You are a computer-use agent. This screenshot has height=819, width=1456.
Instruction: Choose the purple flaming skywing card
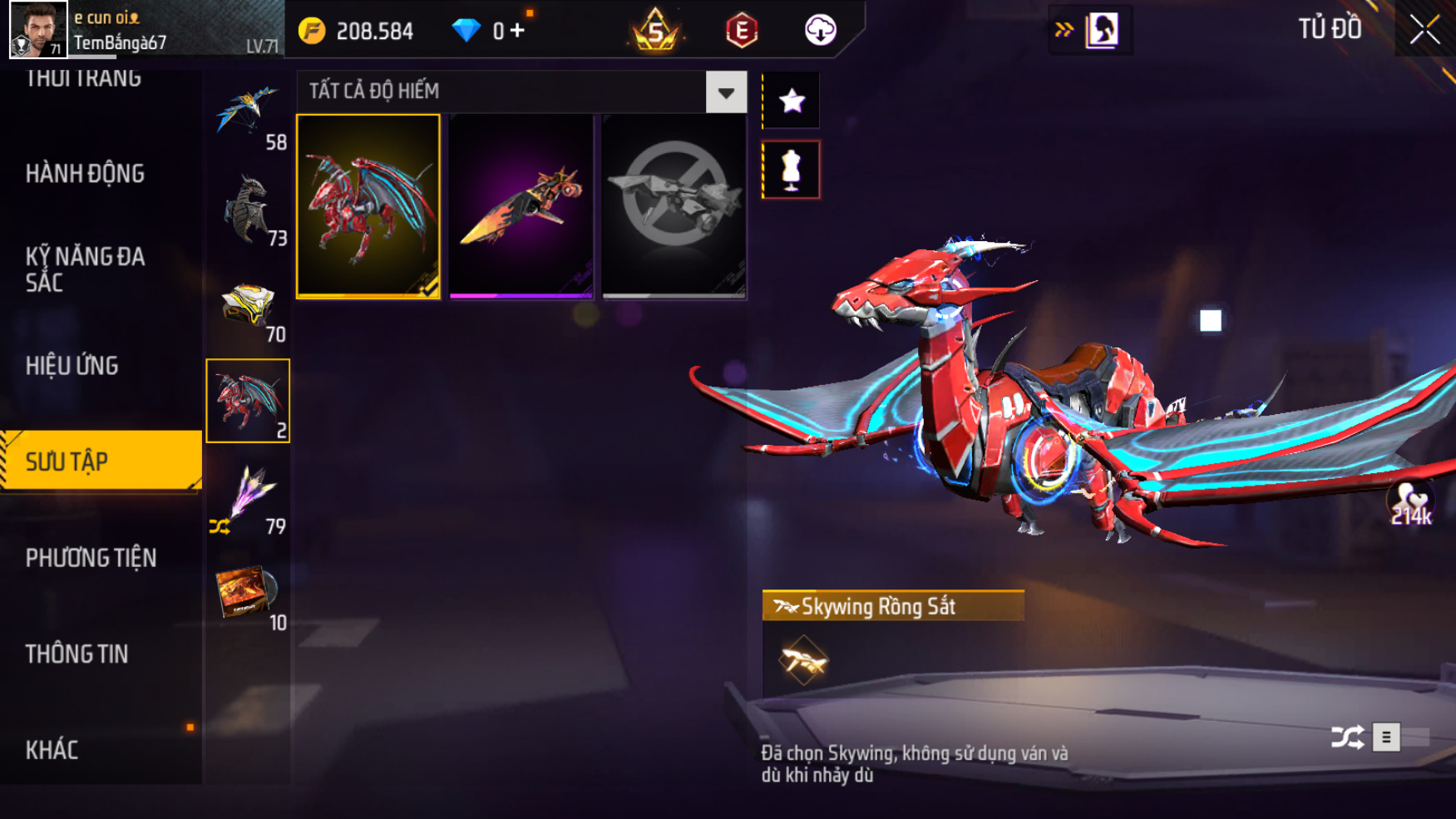[521, 206]
